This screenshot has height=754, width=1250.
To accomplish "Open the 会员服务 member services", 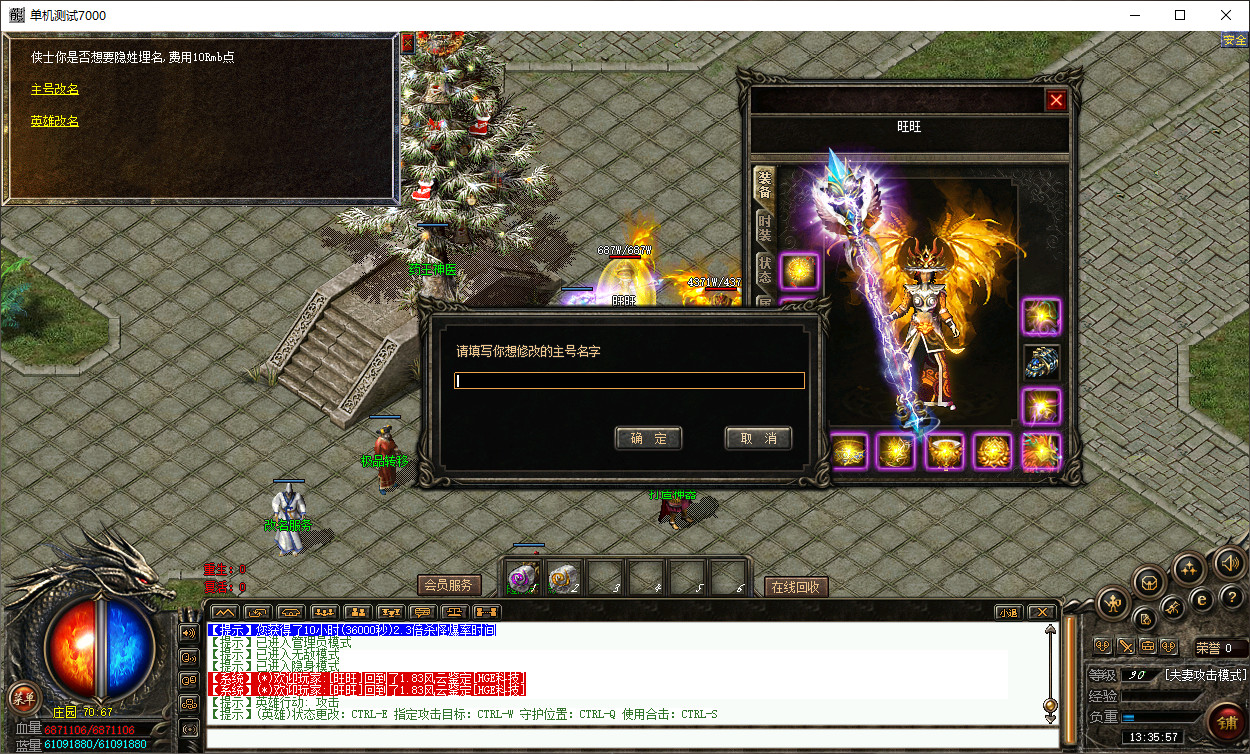I will pos(449,585).
